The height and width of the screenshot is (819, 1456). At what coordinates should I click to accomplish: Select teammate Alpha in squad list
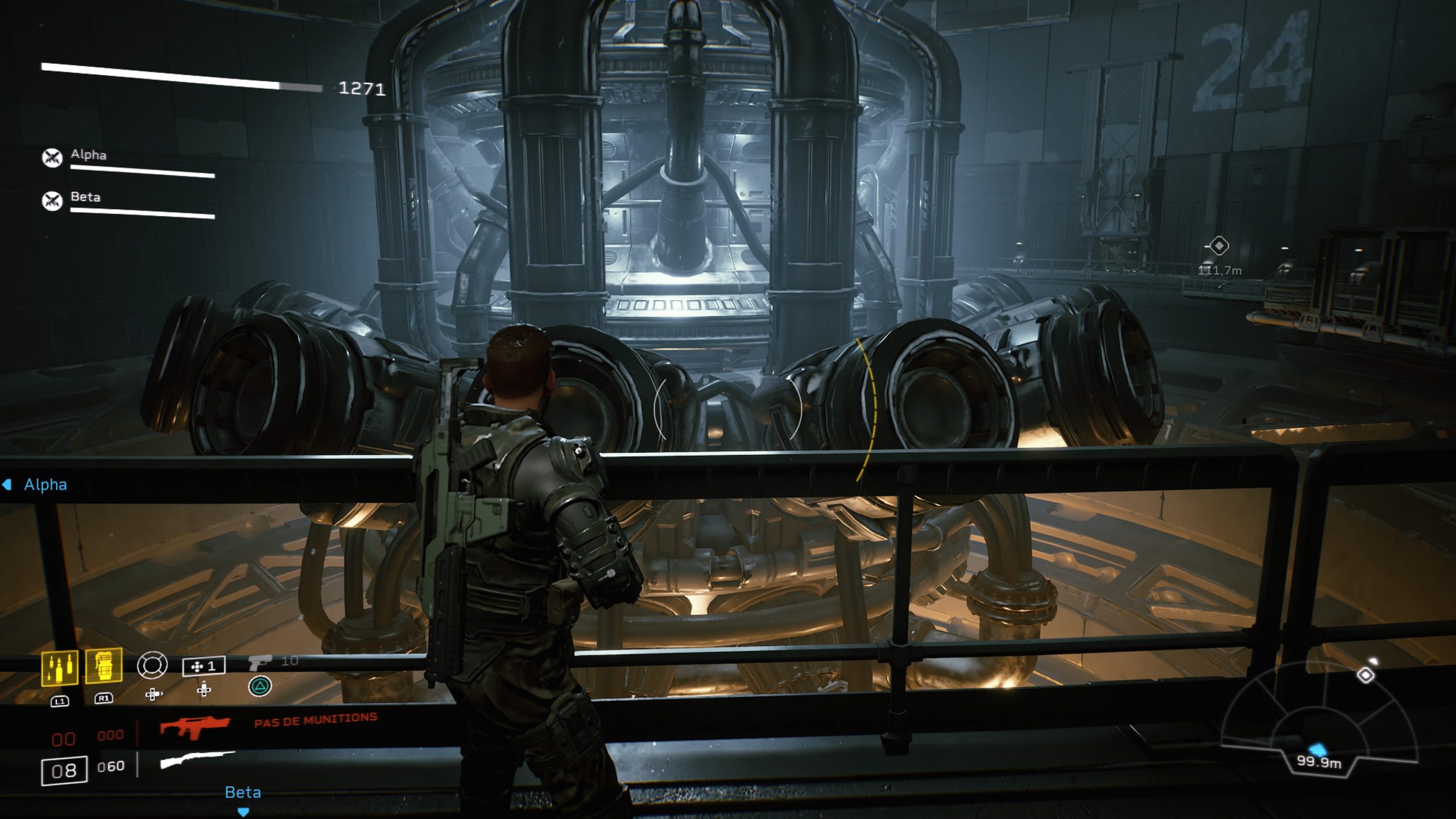[x=88, y=155]
